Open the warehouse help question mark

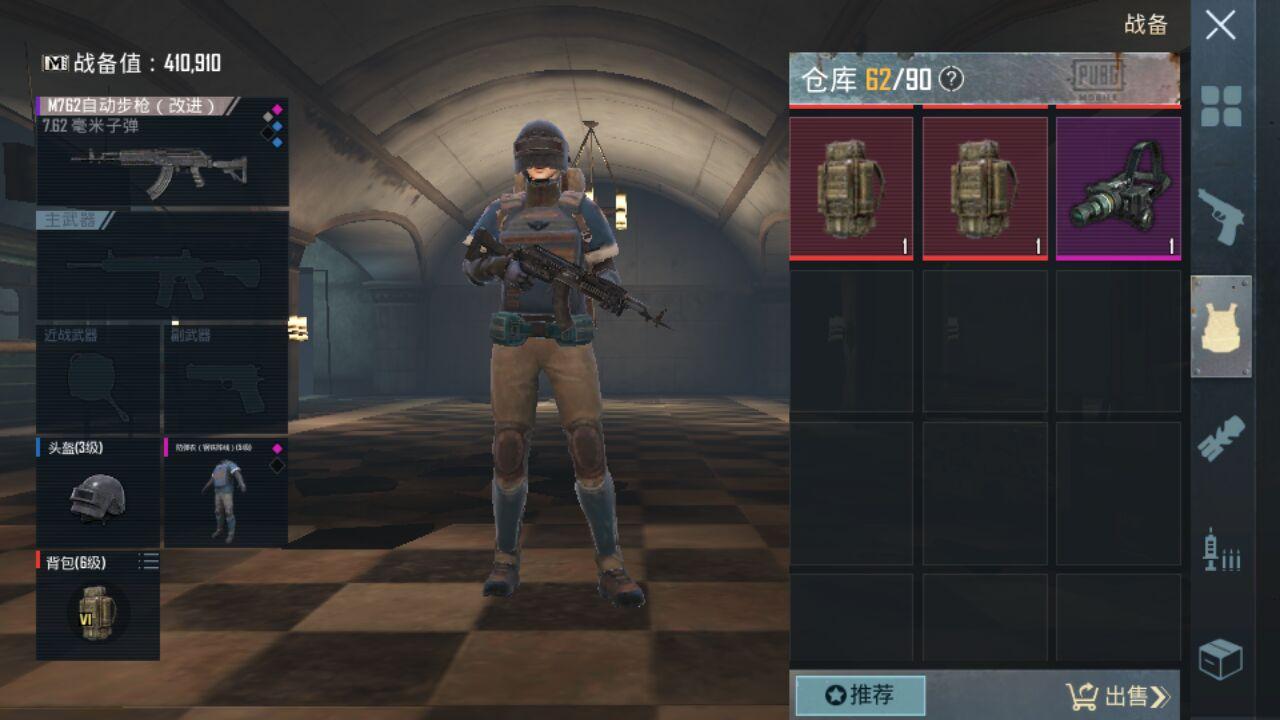coord(952,80)
